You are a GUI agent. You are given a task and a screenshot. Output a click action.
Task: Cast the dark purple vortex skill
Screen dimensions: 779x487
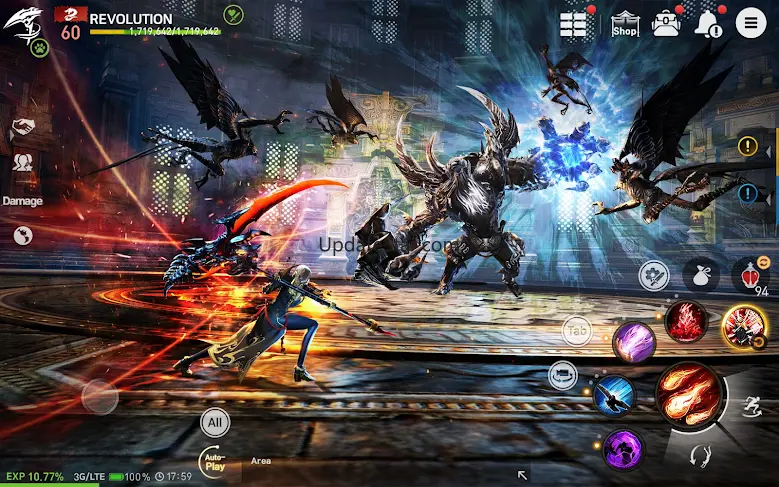(x=622, y=446)
